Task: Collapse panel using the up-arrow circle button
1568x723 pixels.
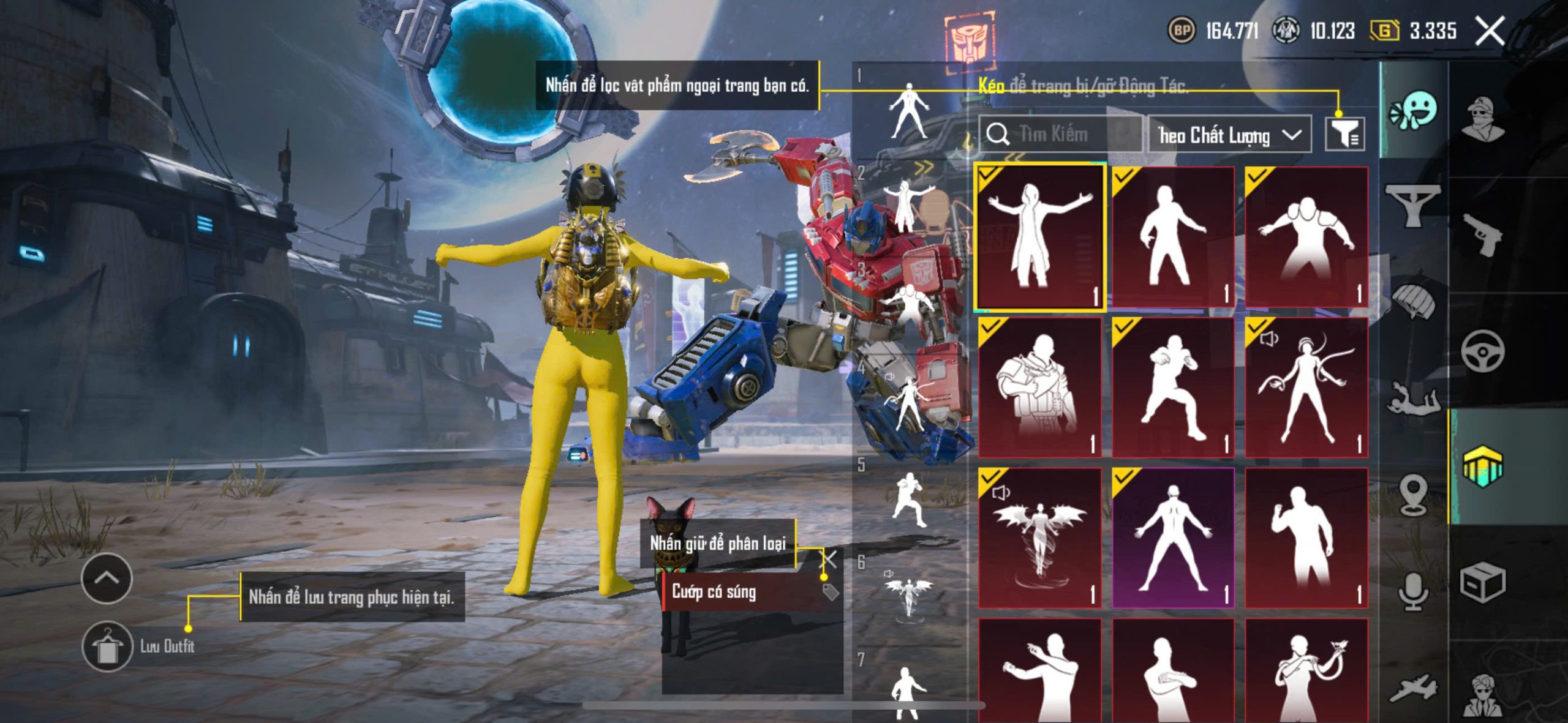Action: 107,578
